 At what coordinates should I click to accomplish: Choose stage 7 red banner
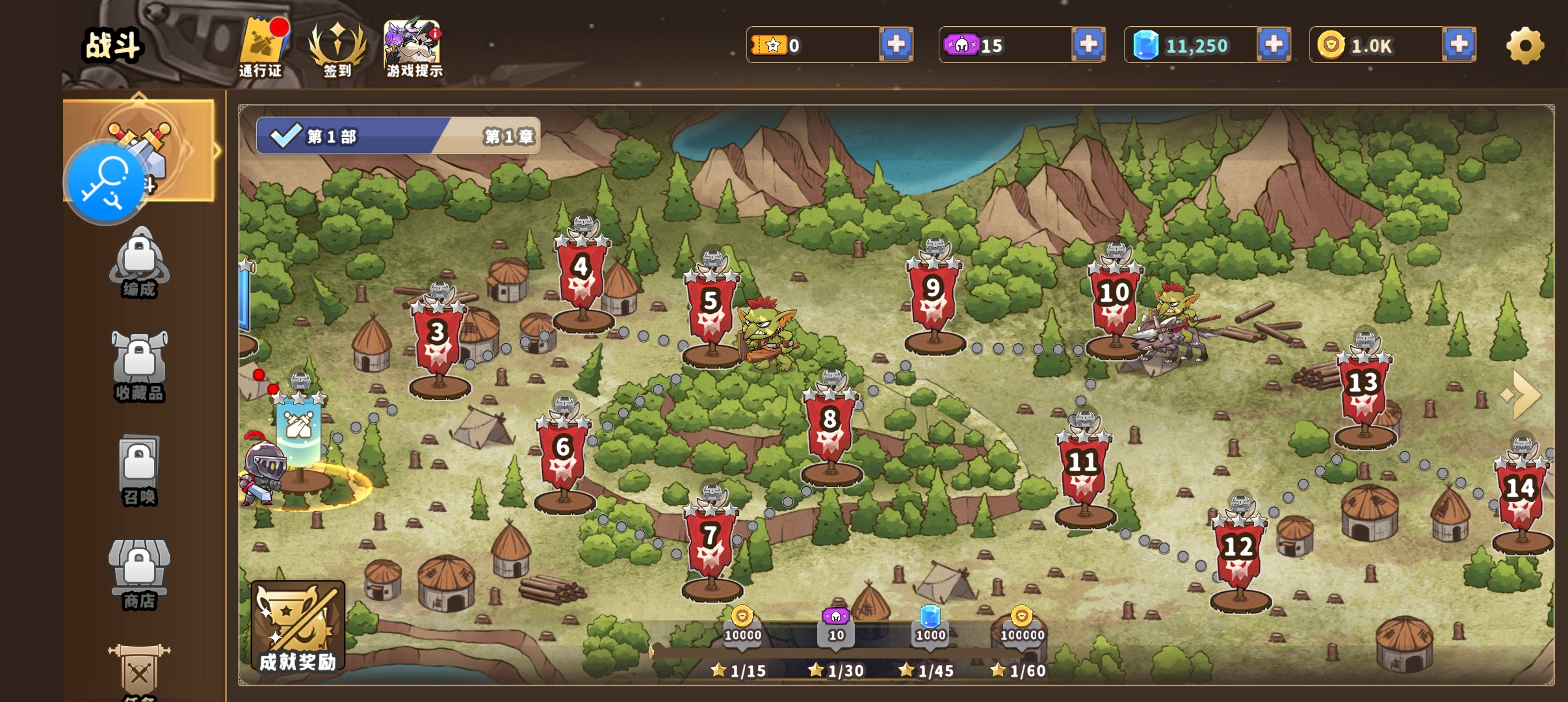click(x=711, y=543)
